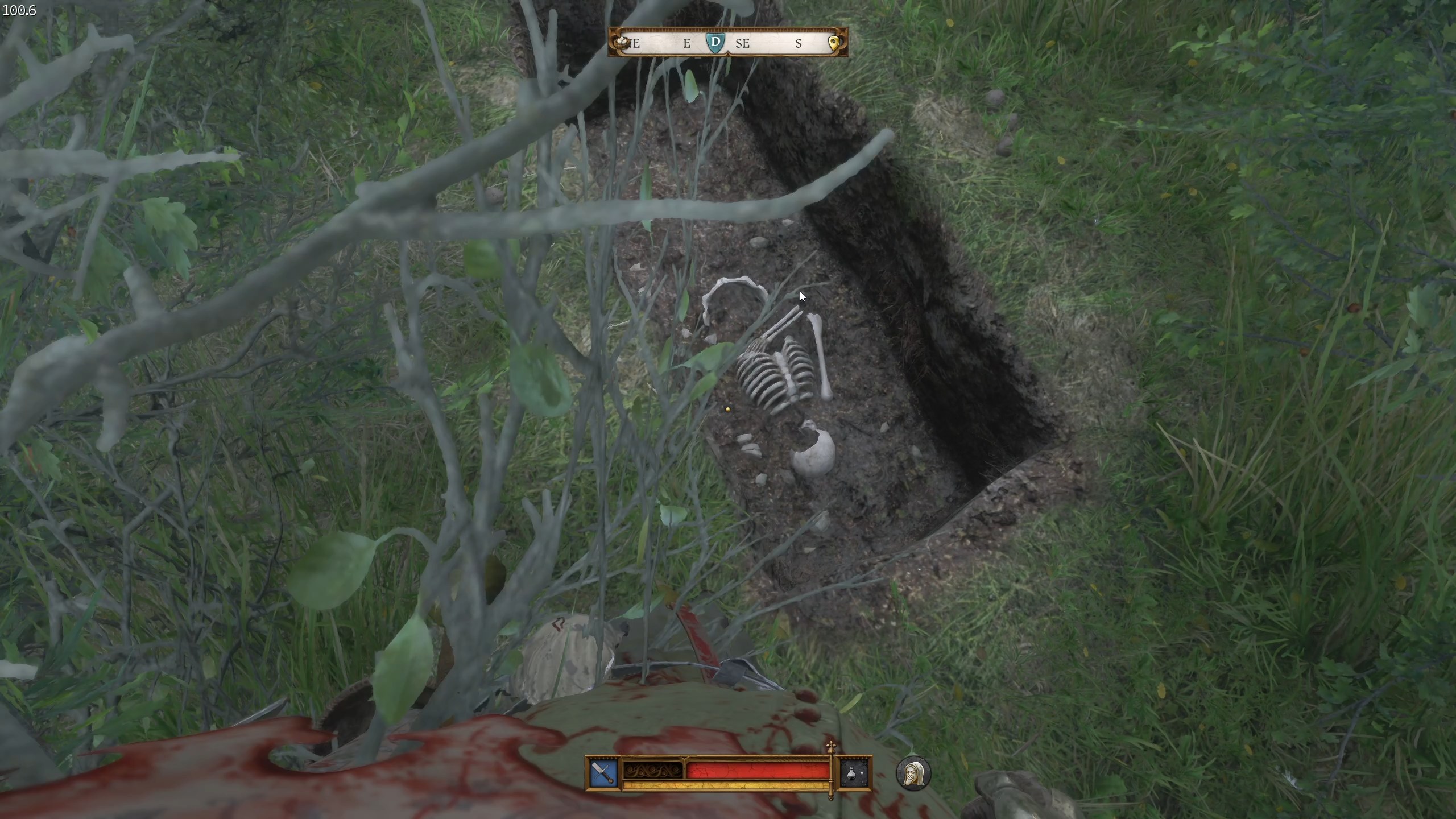Click the bird nest icon on the compass
Viewport: 1456px width, 819px height.
point(622,42)
